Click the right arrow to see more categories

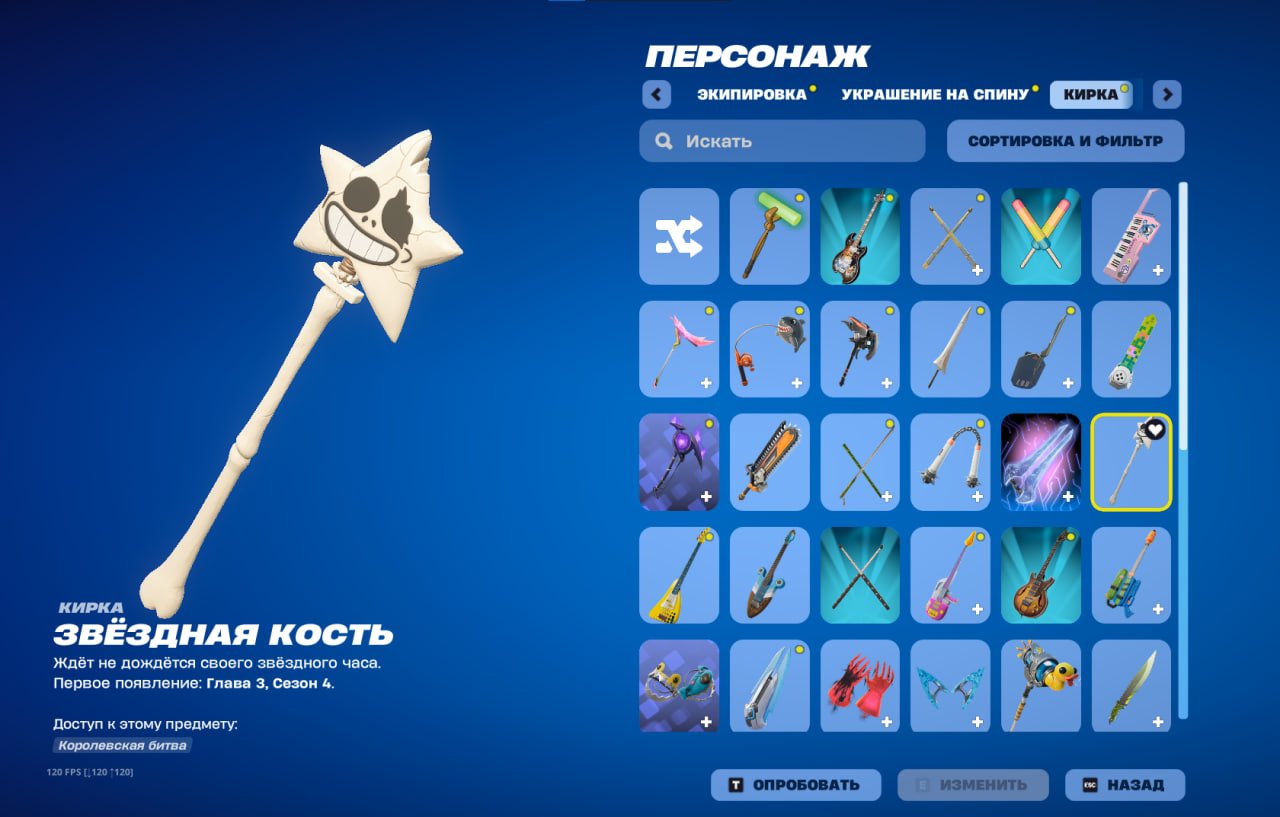1166,93
